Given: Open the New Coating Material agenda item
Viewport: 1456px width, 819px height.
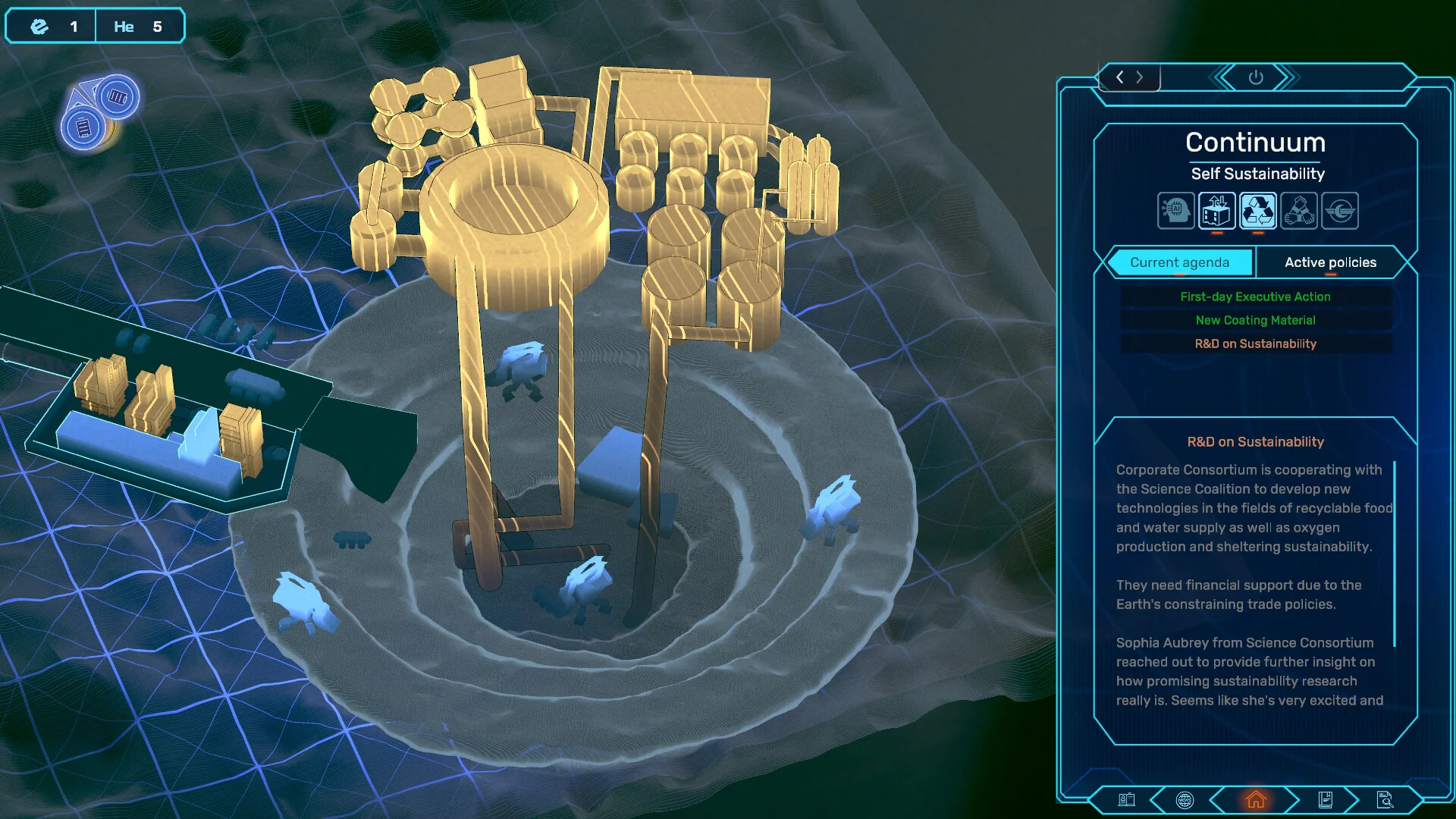Looking at the screenshot, I should coord(1255,320).
